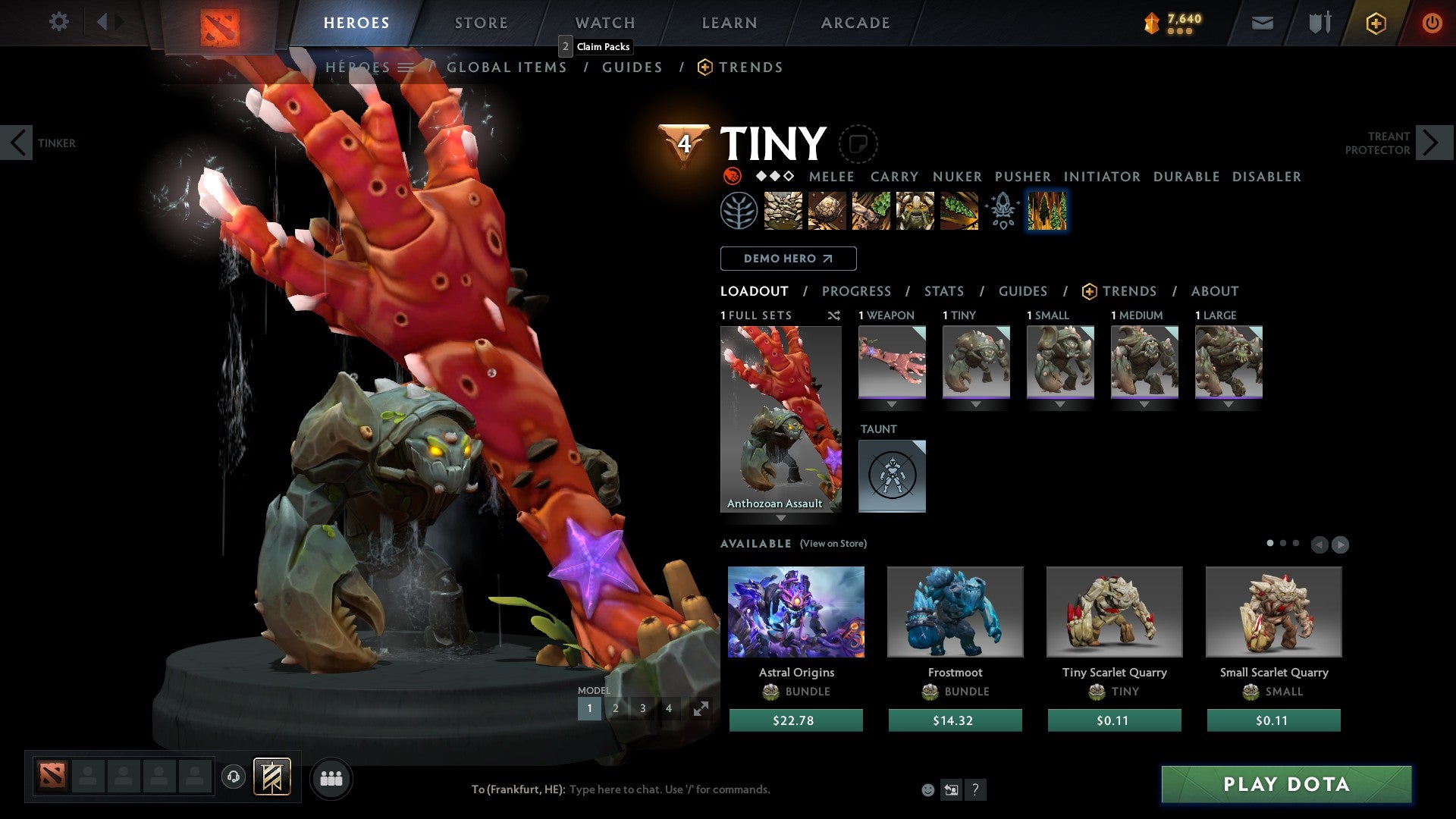Switch to the Progress tab

coord(857,291)
